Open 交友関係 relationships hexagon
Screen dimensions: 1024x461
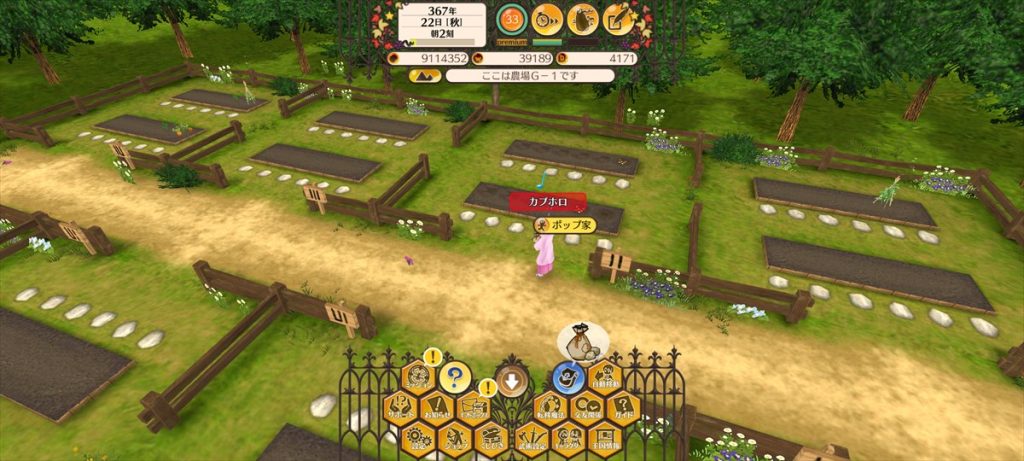click(587, 407)
